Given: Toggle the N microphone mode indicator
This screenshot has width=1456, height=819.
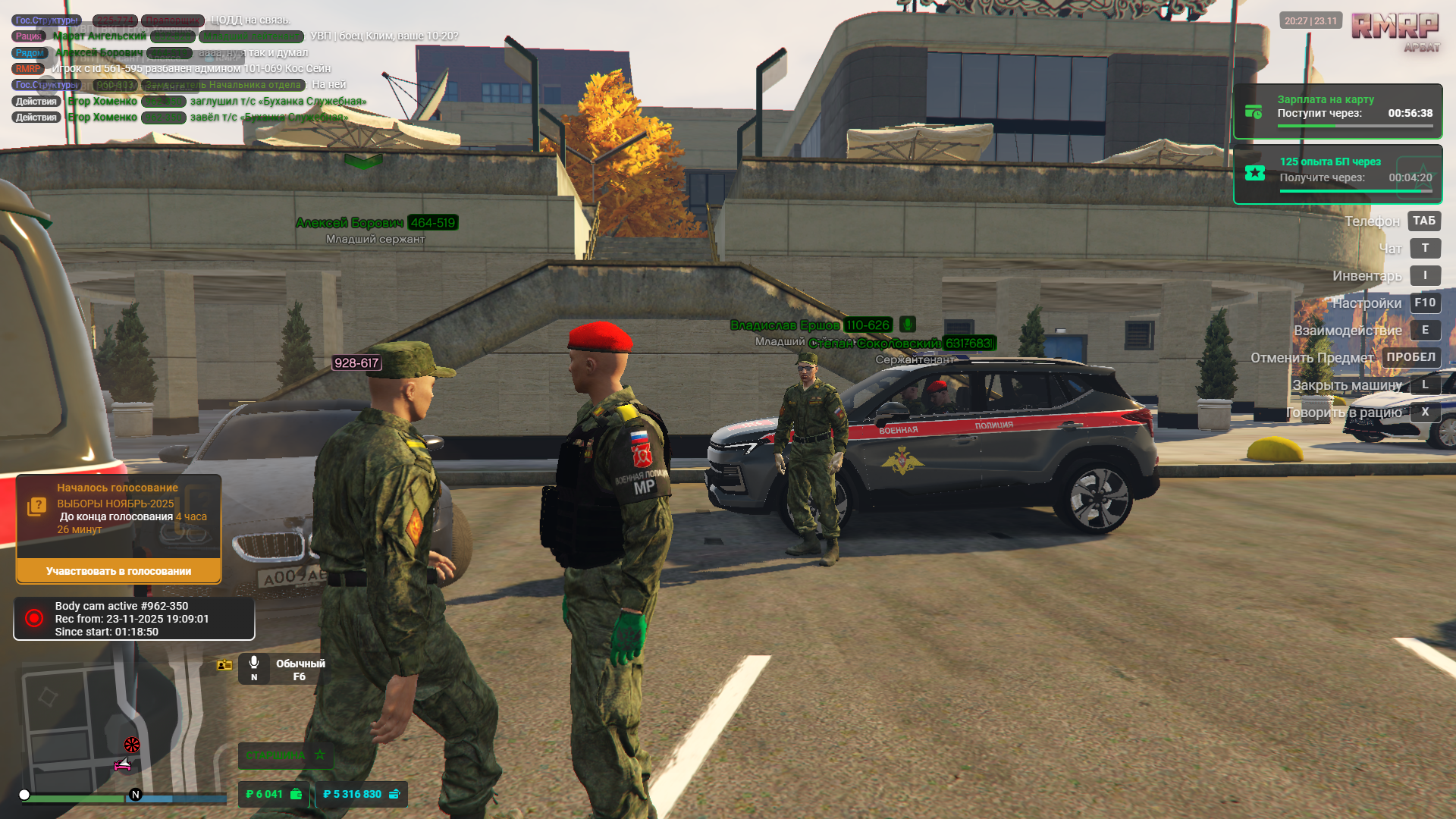Looking at the screenshot, I should click(x=255, y=678).
